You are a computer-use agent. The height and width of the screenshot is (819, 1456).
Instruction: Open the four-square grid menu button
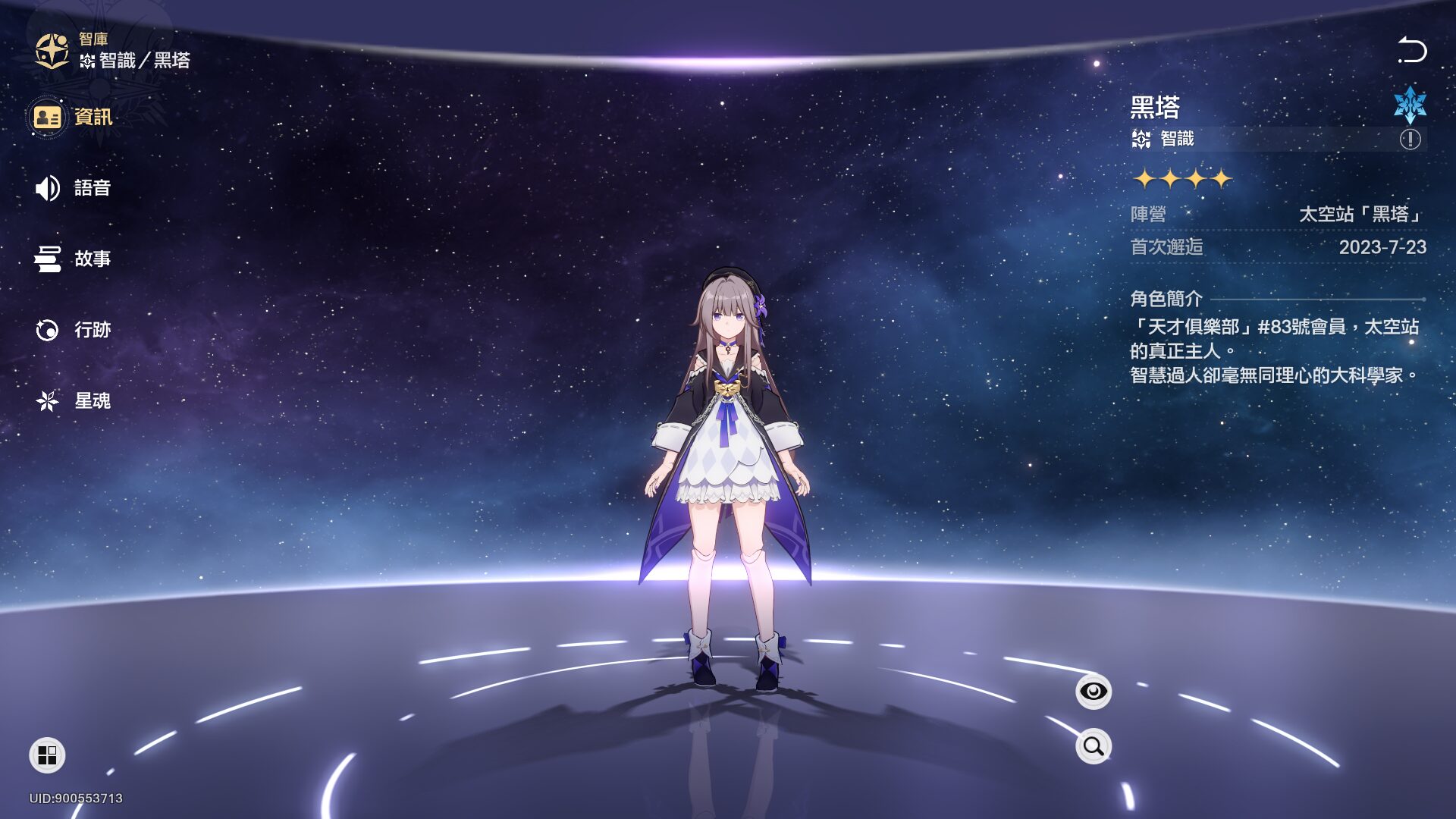coord(47,755)
